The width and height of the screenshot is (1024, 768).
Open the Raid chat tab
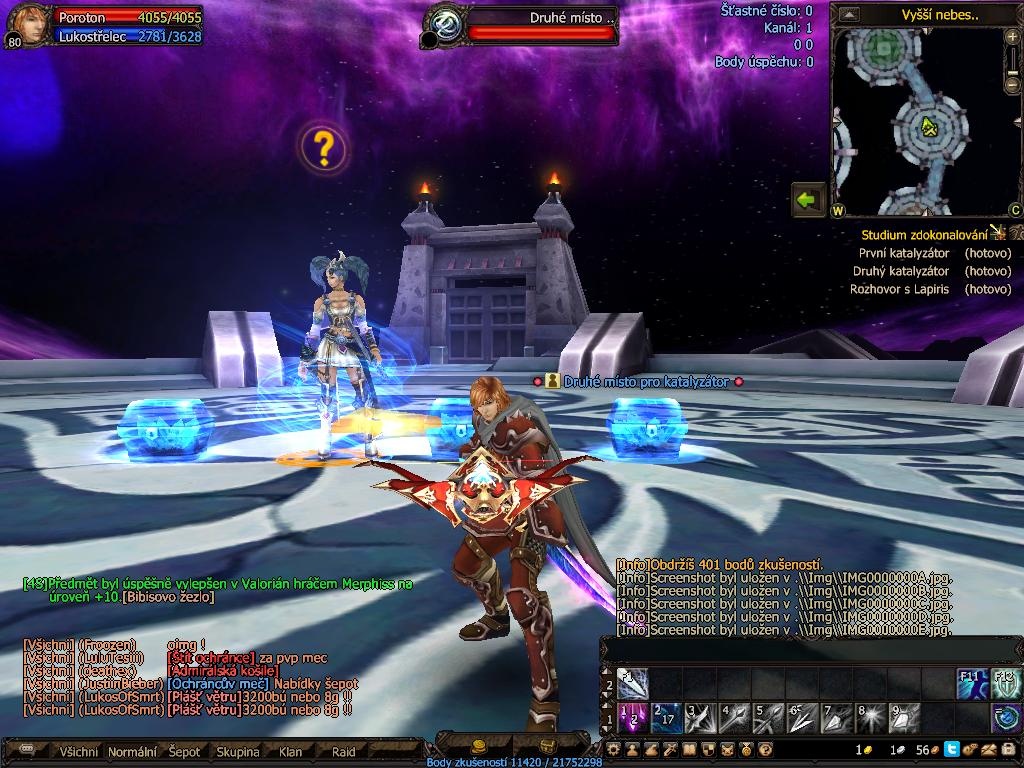(343, 752)
